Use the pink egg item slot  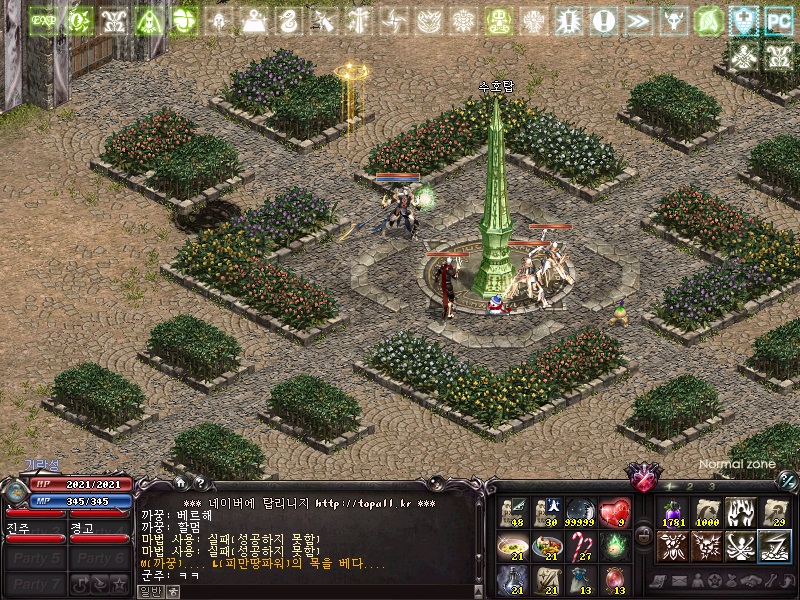point(614,579)
